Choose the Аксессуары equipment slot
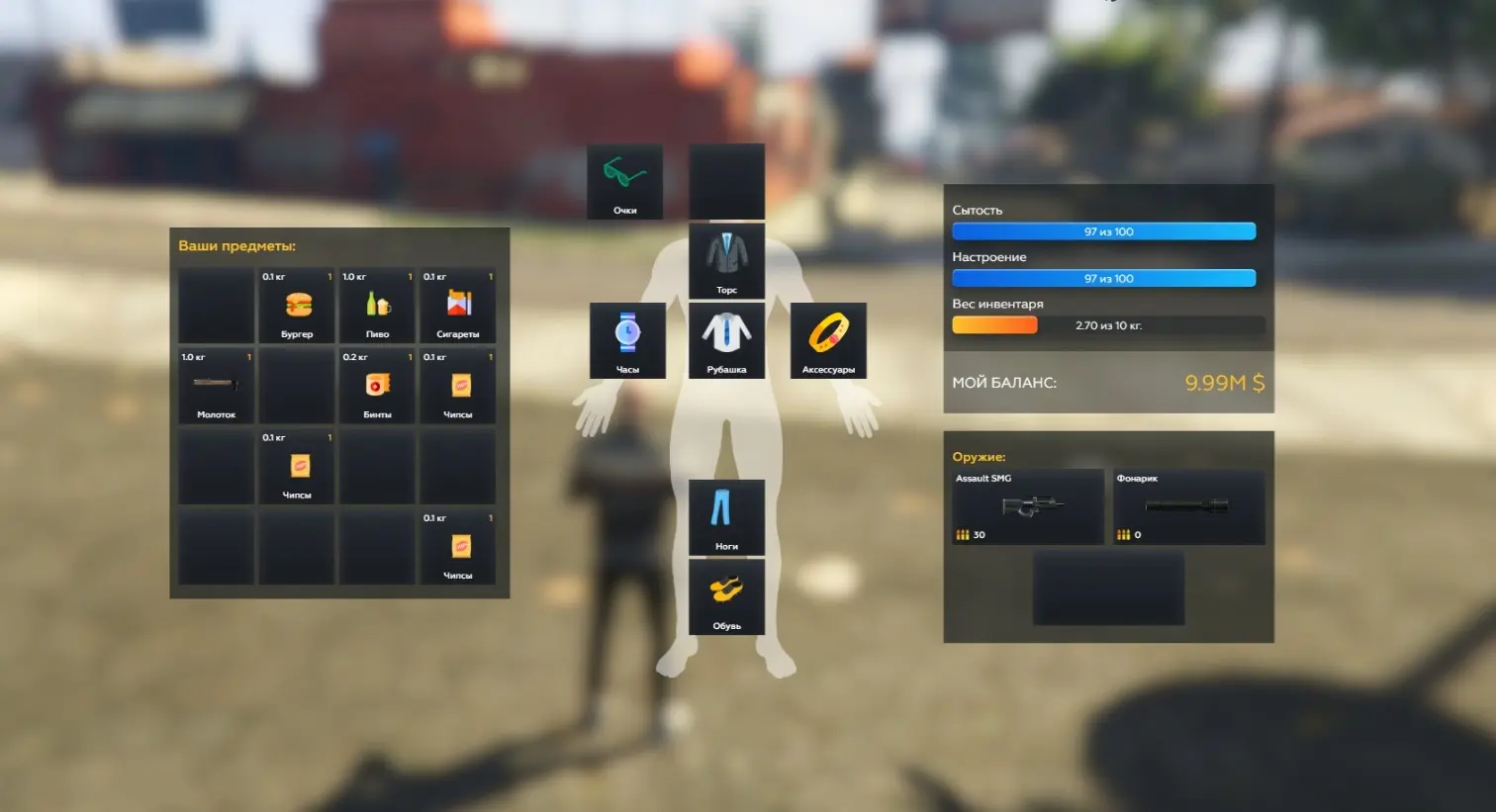1496x812 pixels. pyautogui.click(x=828, y=340)
